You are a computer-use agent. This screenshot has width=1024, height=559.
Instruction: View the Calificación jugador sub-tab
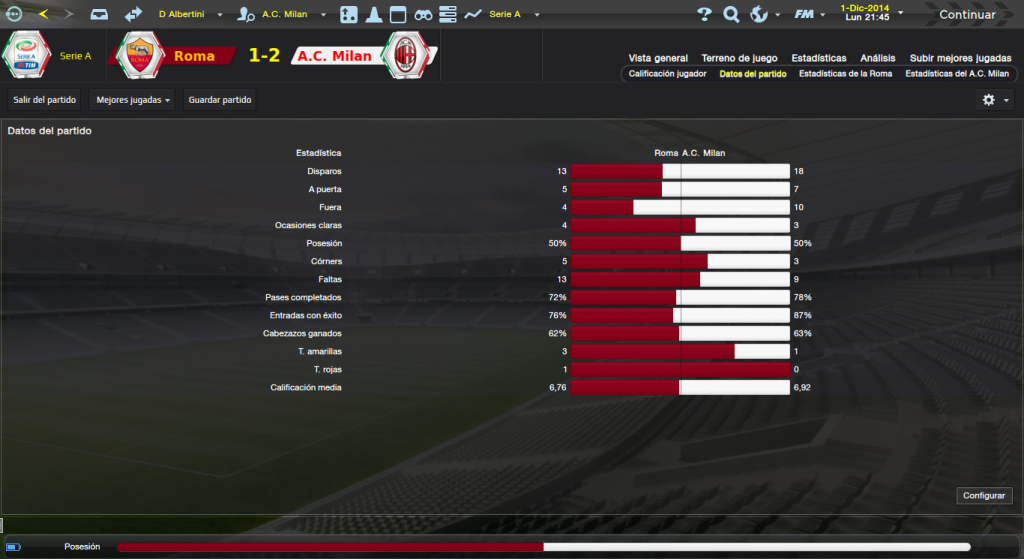pyautogui.click(x=668, y=74)
